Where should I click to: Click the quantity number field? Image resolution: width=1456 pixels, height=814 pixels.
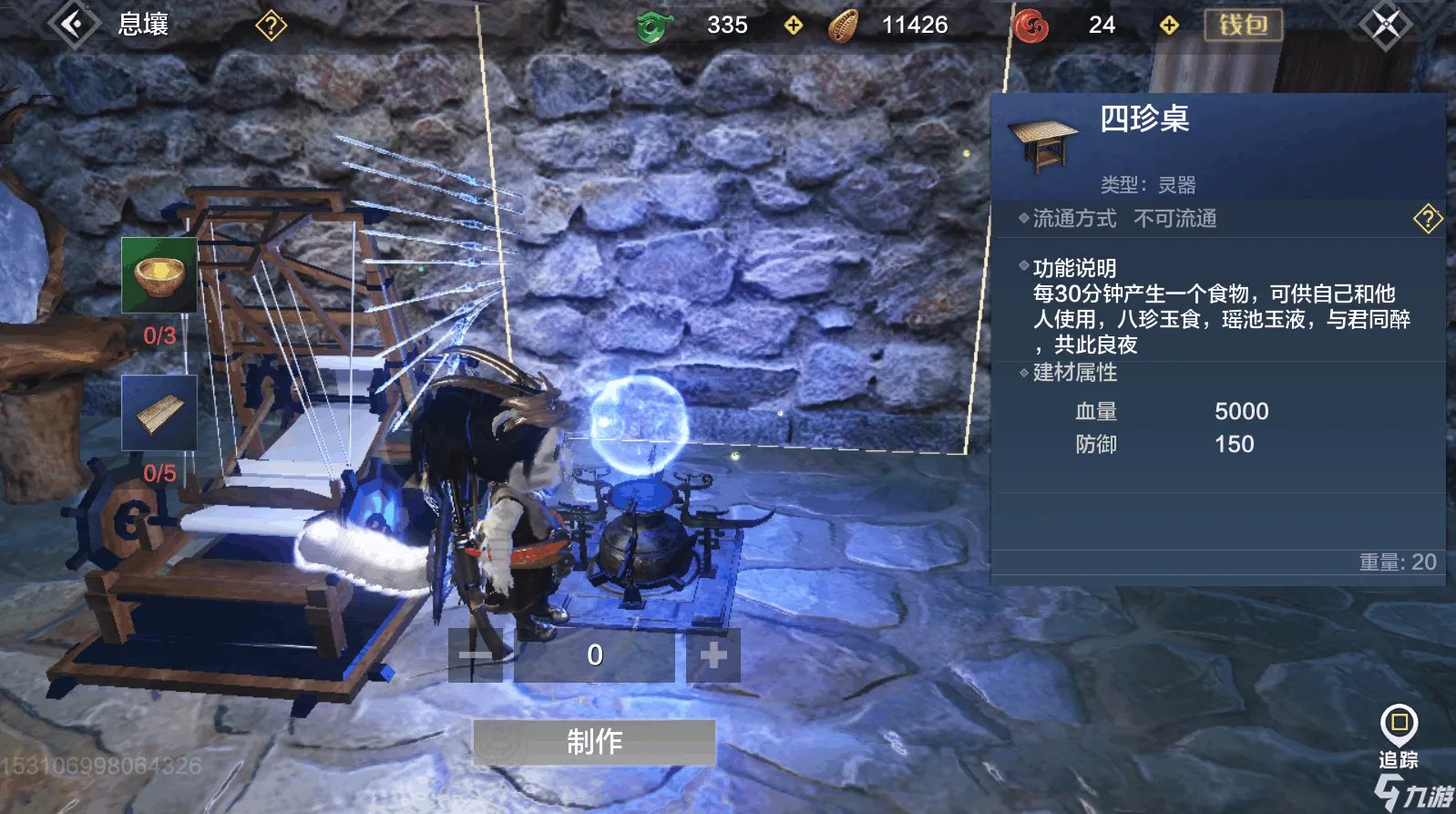594,655
